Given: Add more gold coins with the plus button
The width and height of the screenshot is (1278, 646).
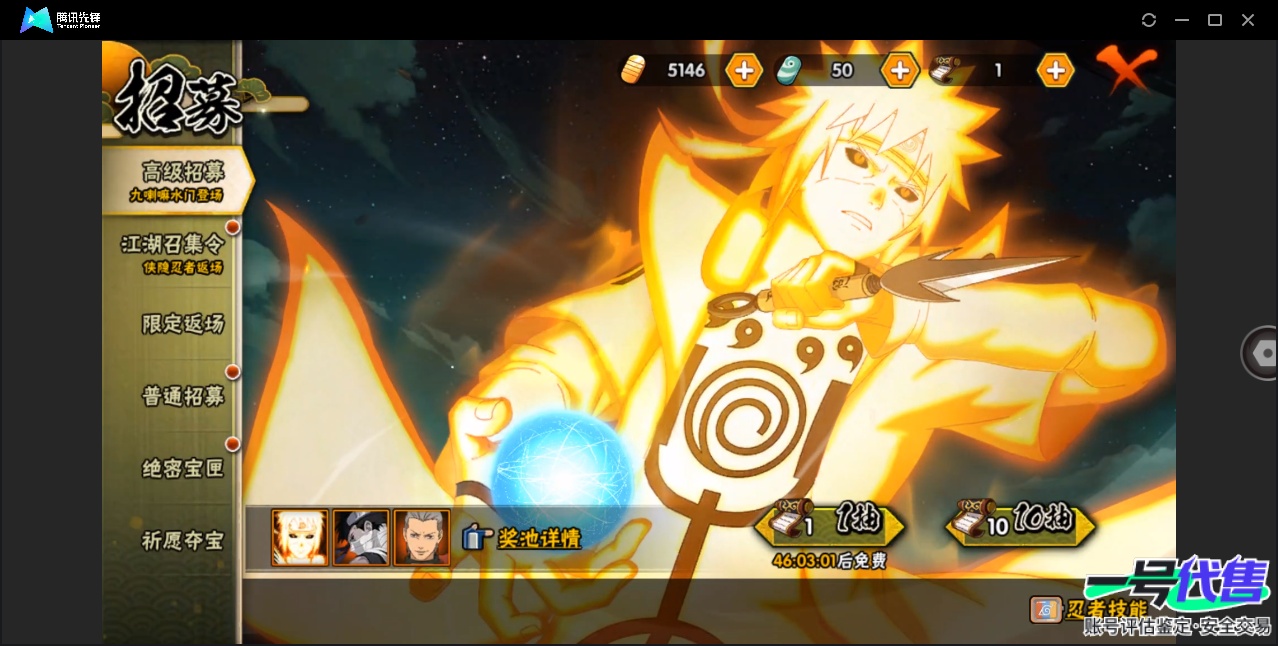Looking at the screenshot, I should [744, 70].
